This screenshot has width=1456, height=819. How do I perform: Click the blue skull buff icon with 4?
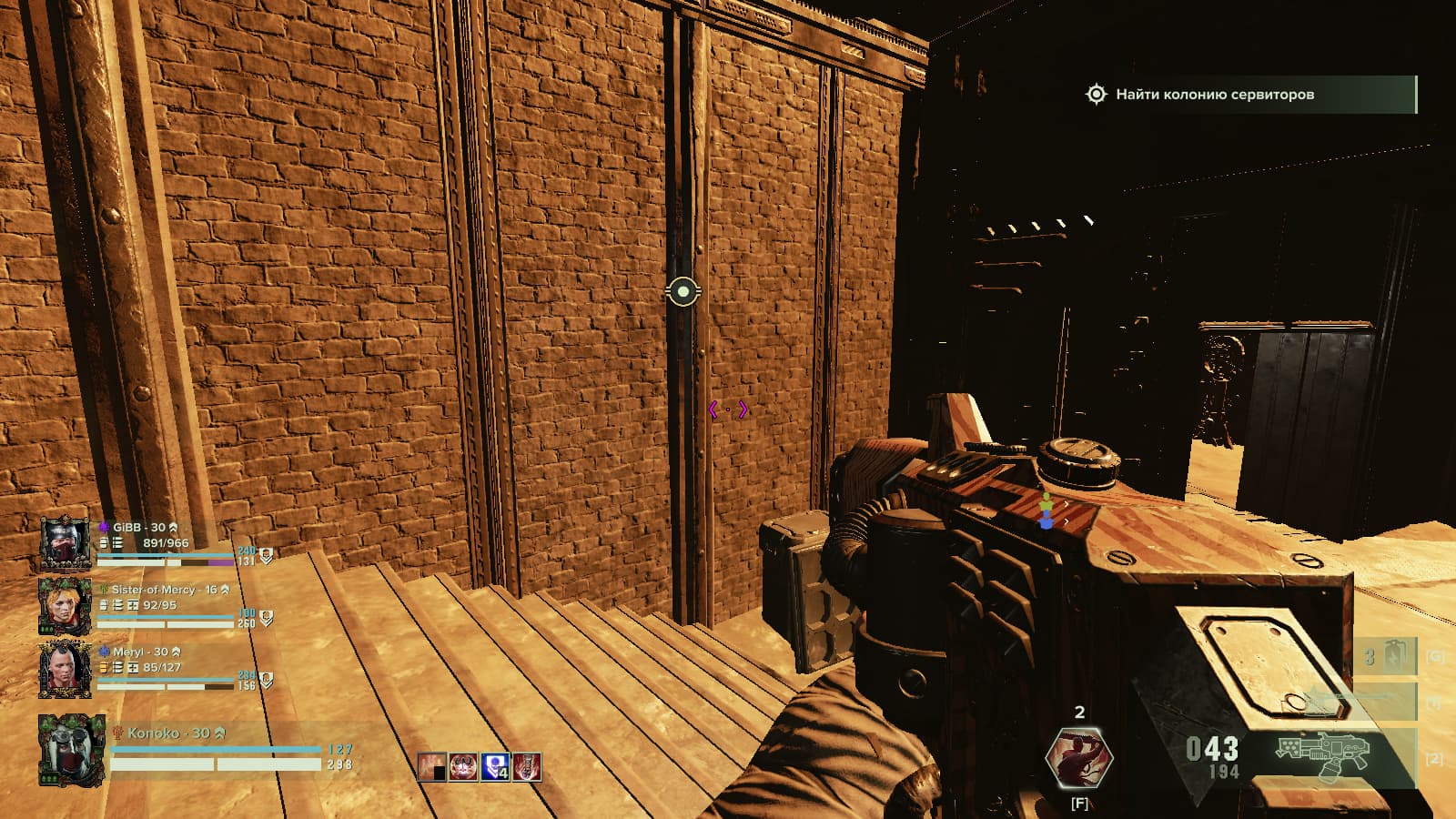point(494,767)
